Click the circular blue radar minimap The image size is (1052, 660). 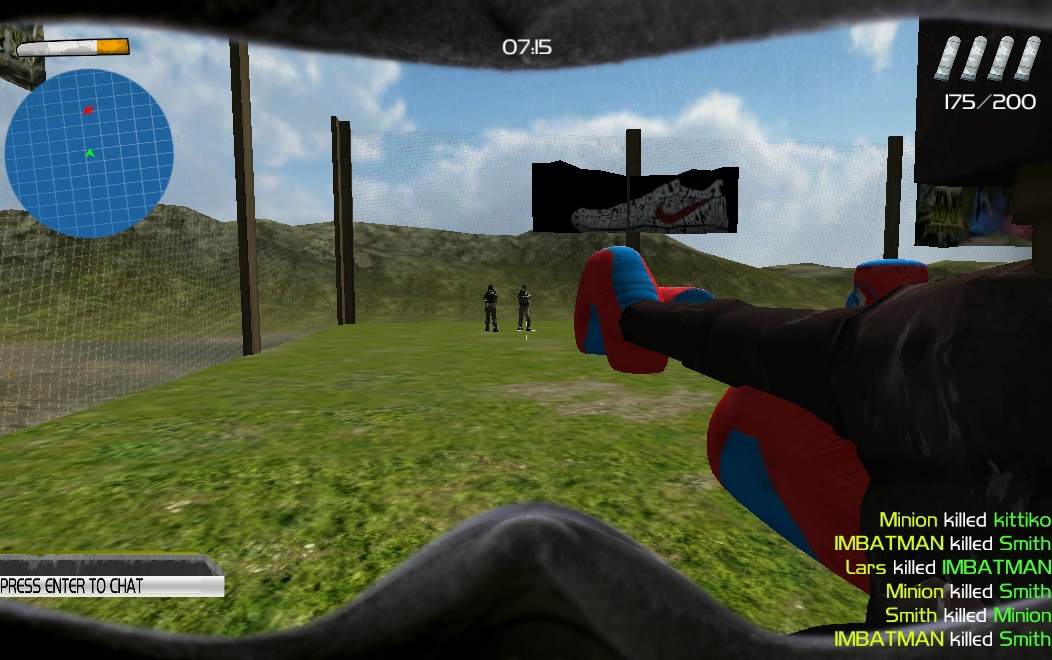click(89, 153)
